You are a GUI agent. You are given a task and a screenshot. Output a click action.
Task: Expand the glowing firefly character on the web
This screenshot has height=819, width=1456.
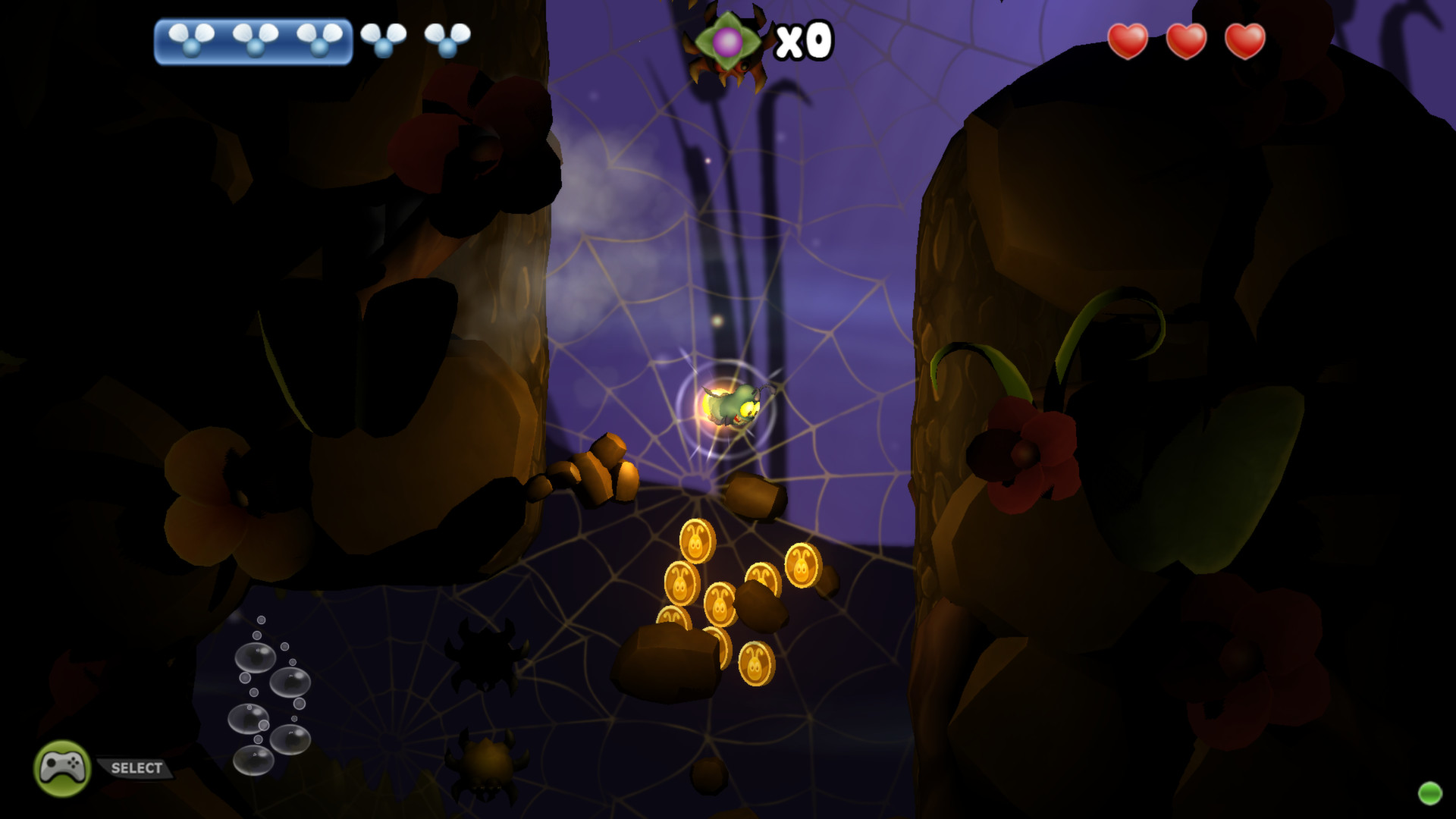click(x=733, y=406)
